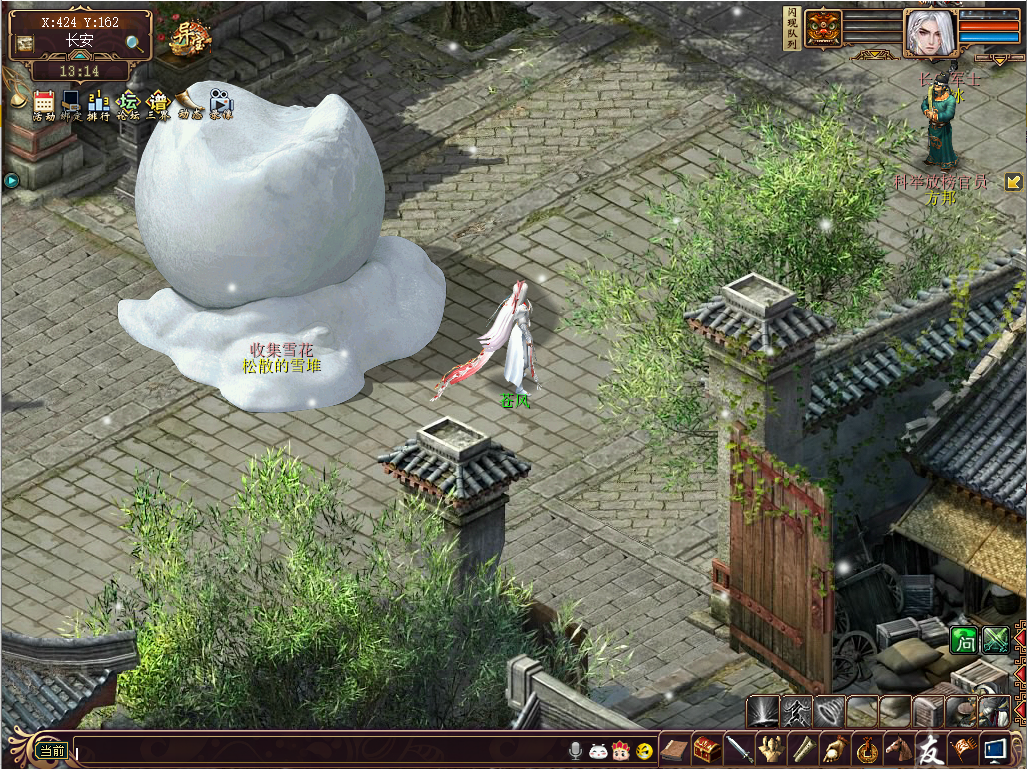Open the 异宝 treasure icon
Screen dimensions: 1027x769
188,39
